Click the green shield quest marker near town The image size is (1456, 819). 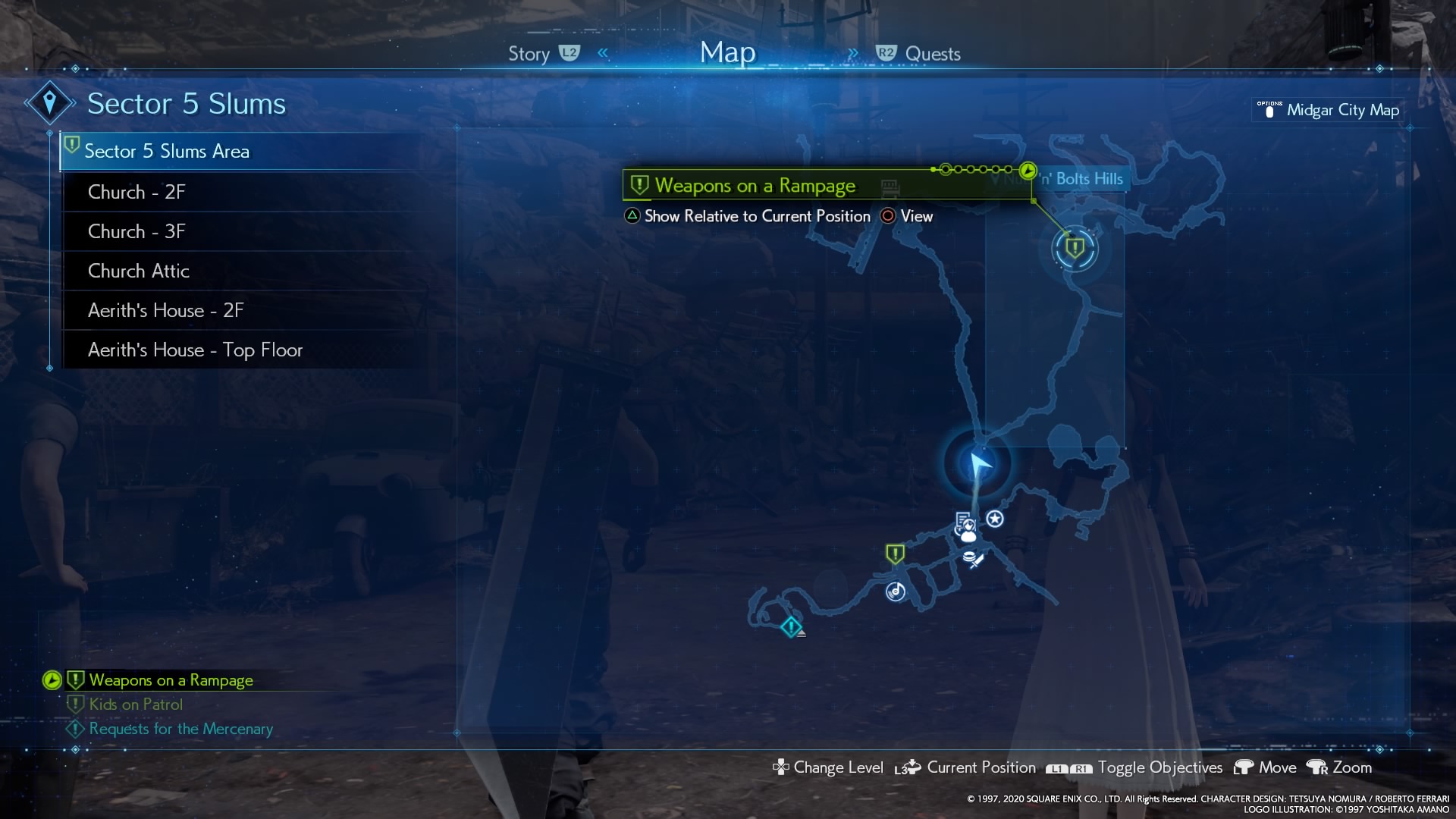[895, 554]
